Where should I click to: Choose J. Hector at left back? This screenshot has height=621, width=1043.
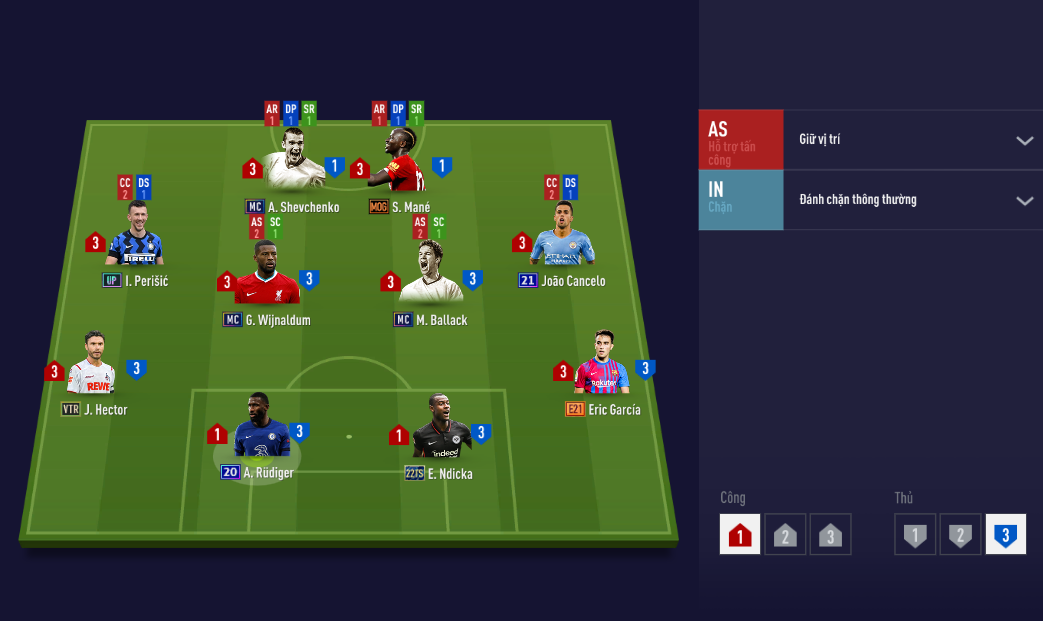[93, 366]
